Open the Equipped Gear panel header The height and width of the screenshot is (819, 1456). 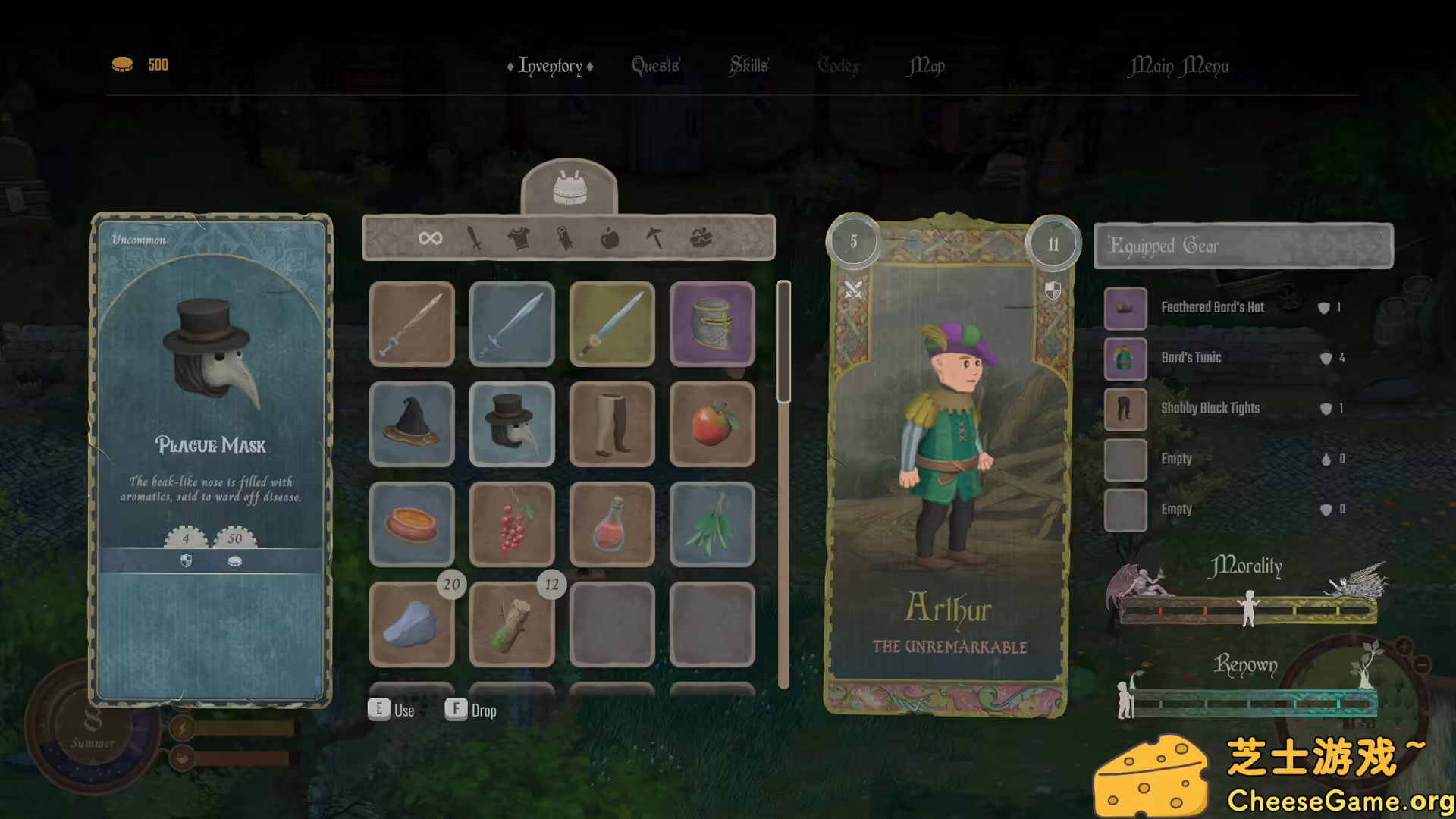tap(1244, 246)
